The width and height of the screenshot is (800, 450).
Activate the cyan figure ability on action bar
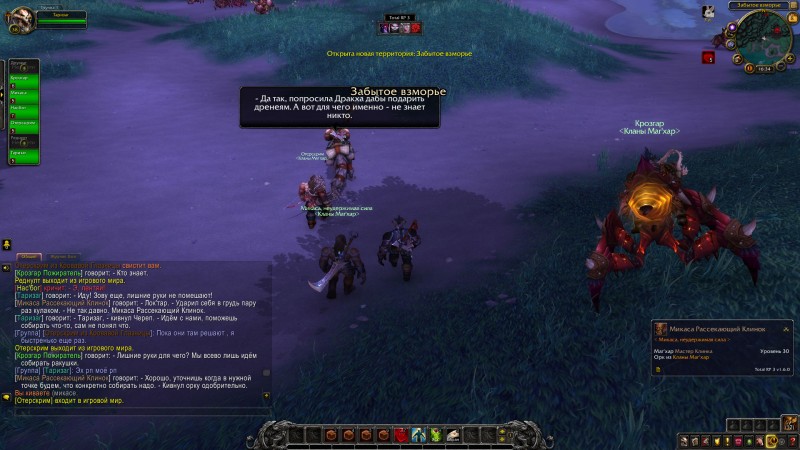click(419, 435)
